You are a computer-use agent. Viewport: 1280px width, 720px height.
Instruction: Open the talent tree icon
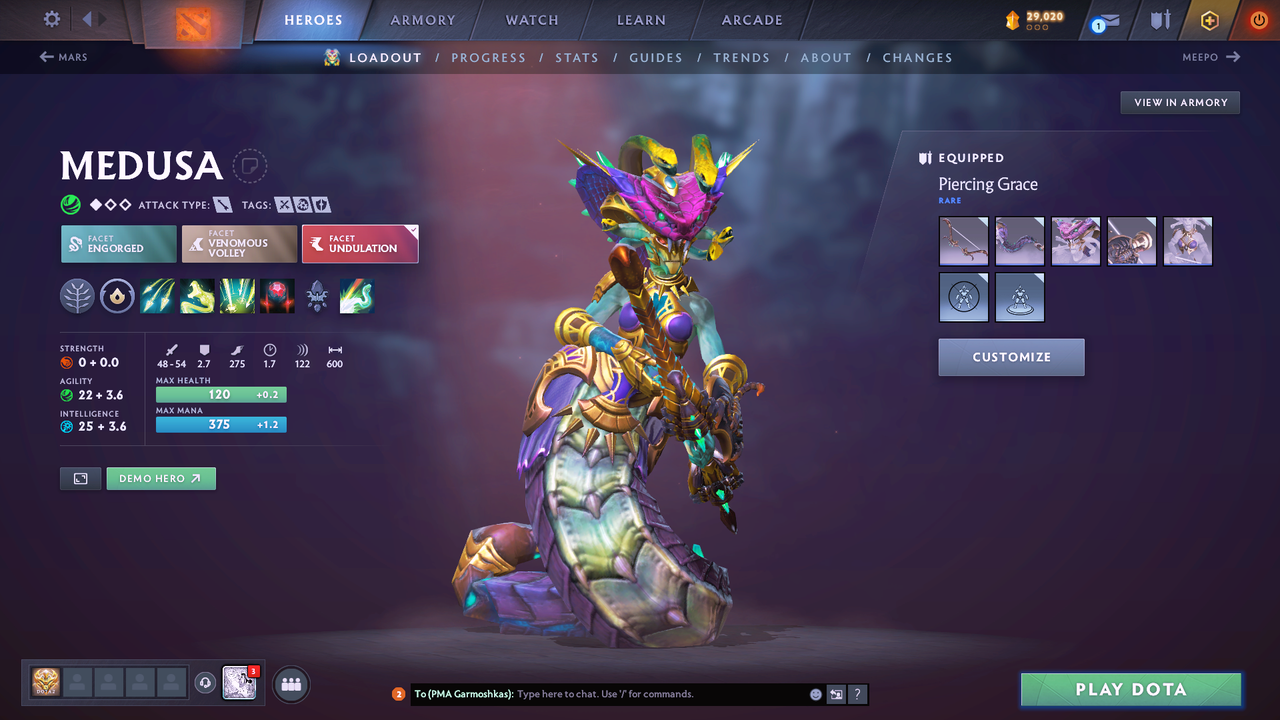pos(78,295)
